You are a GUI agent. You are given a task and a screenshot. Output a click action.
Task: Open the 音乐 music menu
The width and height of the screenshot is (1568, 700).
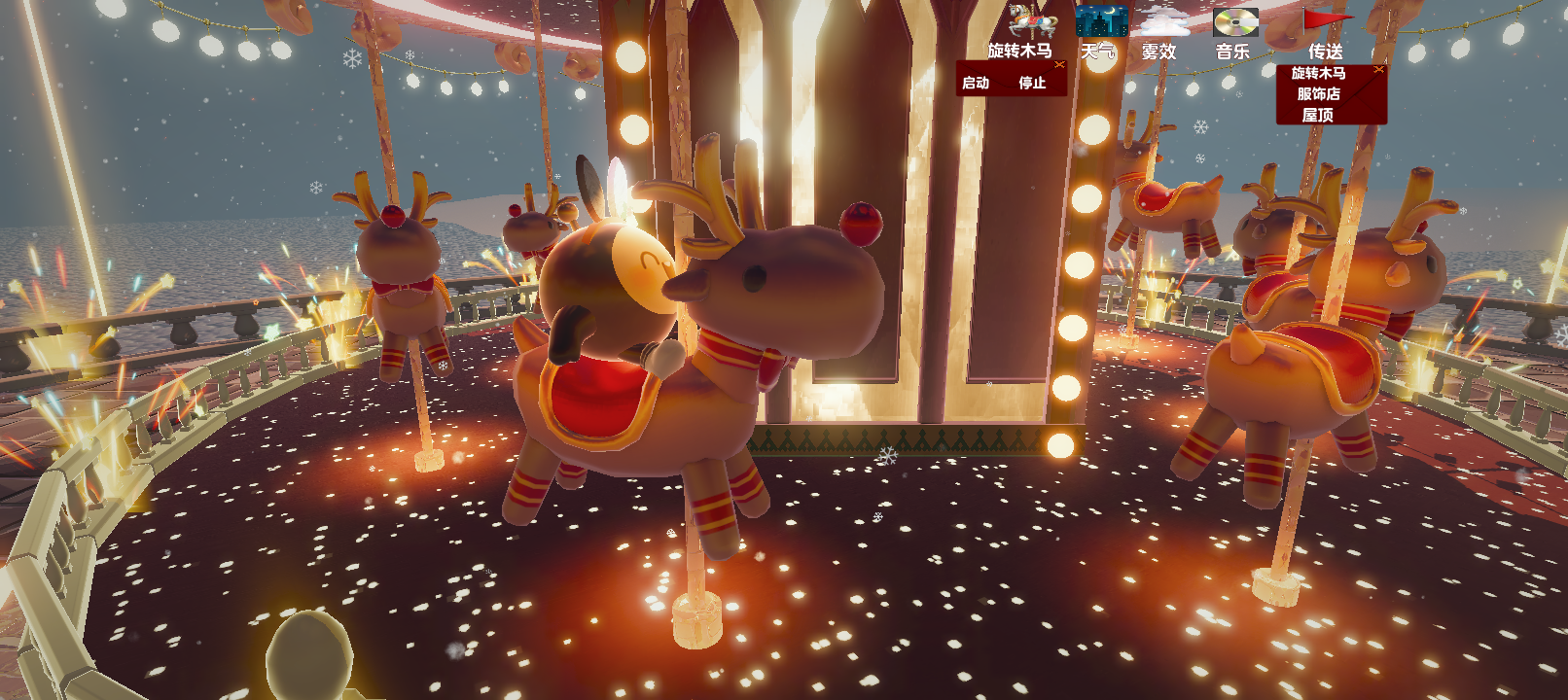click(1235, 21)
